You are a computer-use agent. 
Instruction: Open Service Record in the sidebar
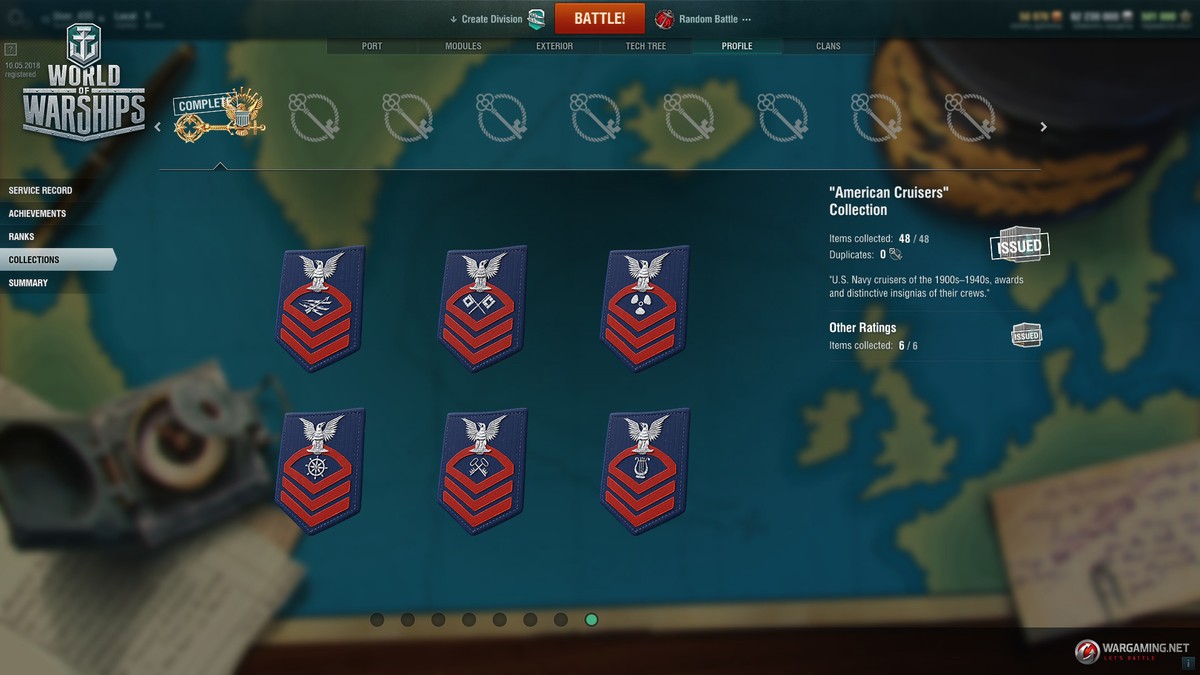coord(41,190)
